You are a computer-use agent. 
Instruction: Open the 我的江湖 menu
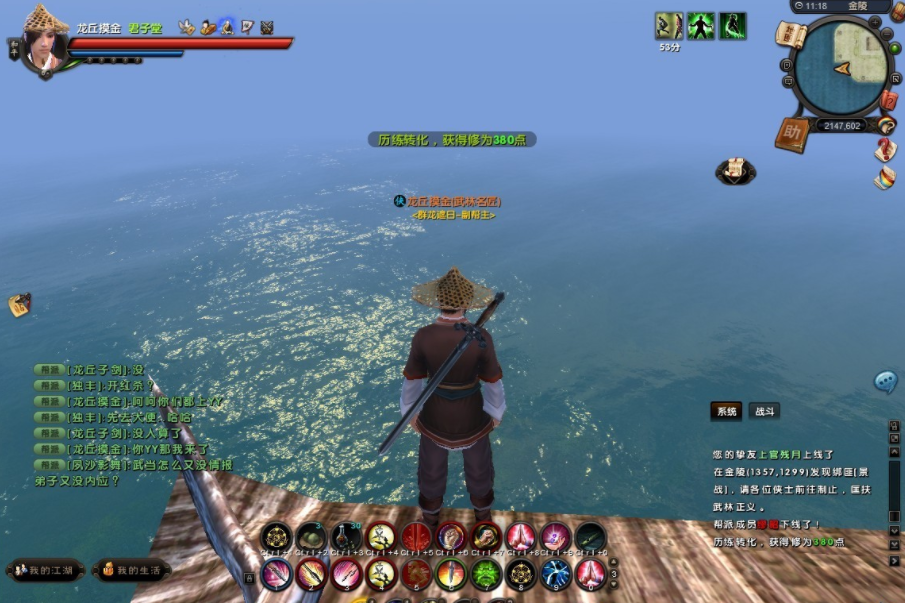pos(44,570)
